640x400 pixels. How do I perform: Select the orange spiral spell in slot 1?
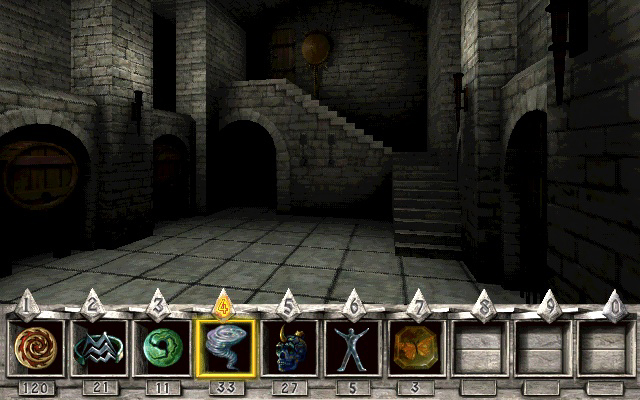pos(35,347)
